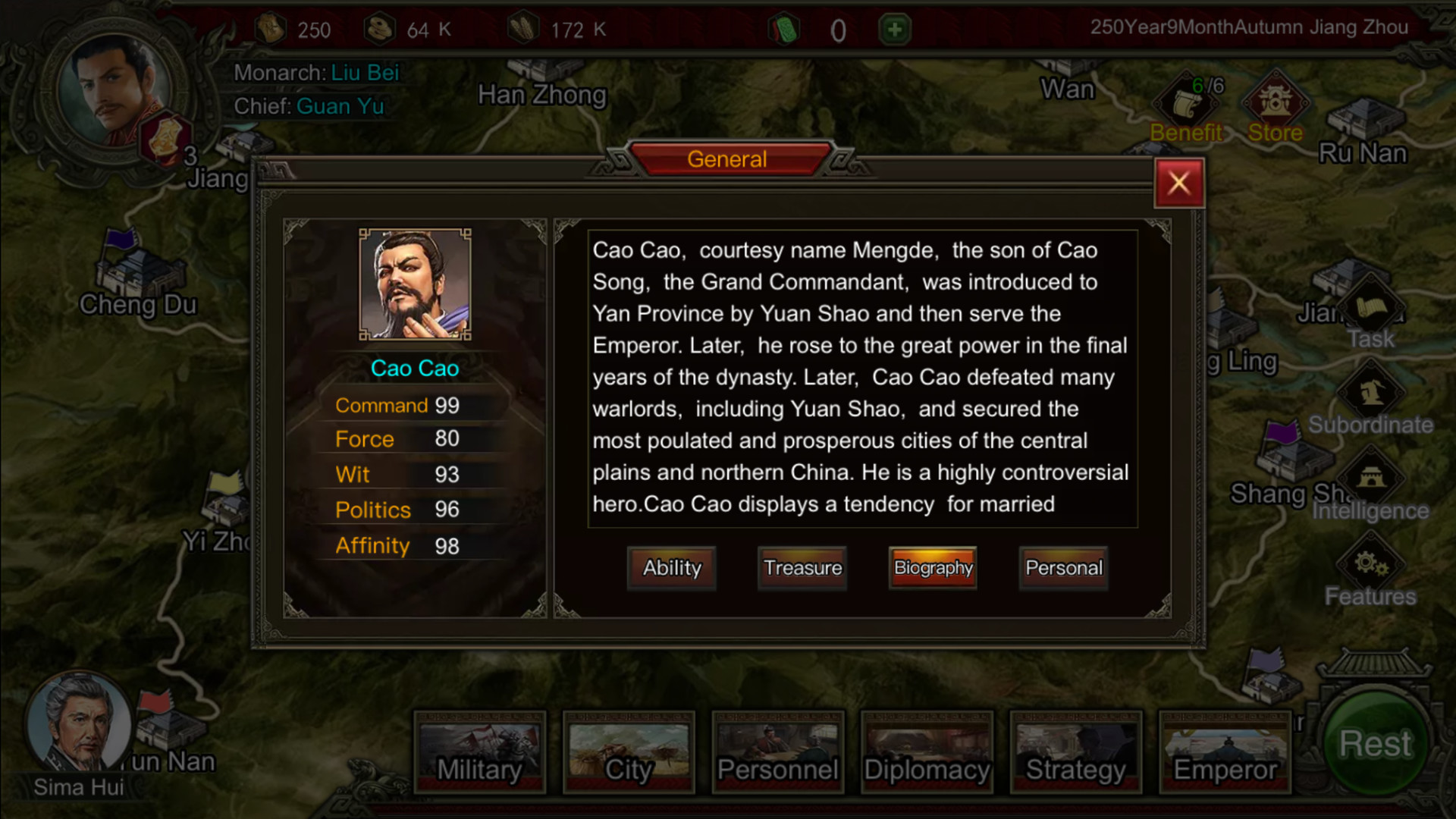Image resolution: width=1456 pixels, height=819 pixels.
Task: Open chief Guan Yu's profile link
Action: (x=340, y=106)
